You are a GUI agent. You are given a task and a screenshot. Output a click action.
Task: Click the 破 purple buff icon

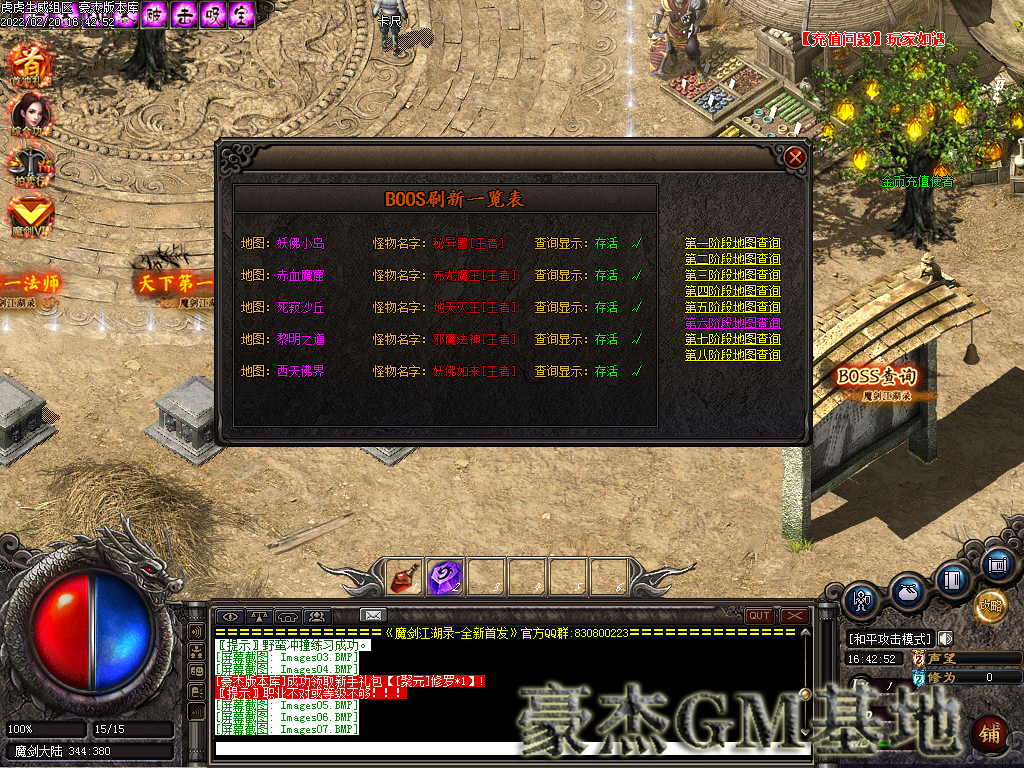[x=153, y=15]
